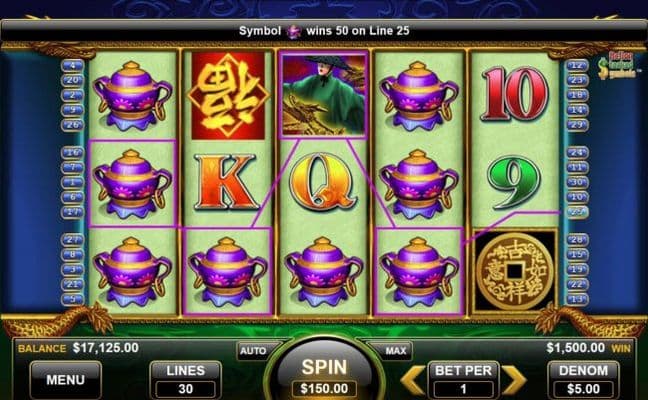Select the MAX bet button

(x=394, y=351)
